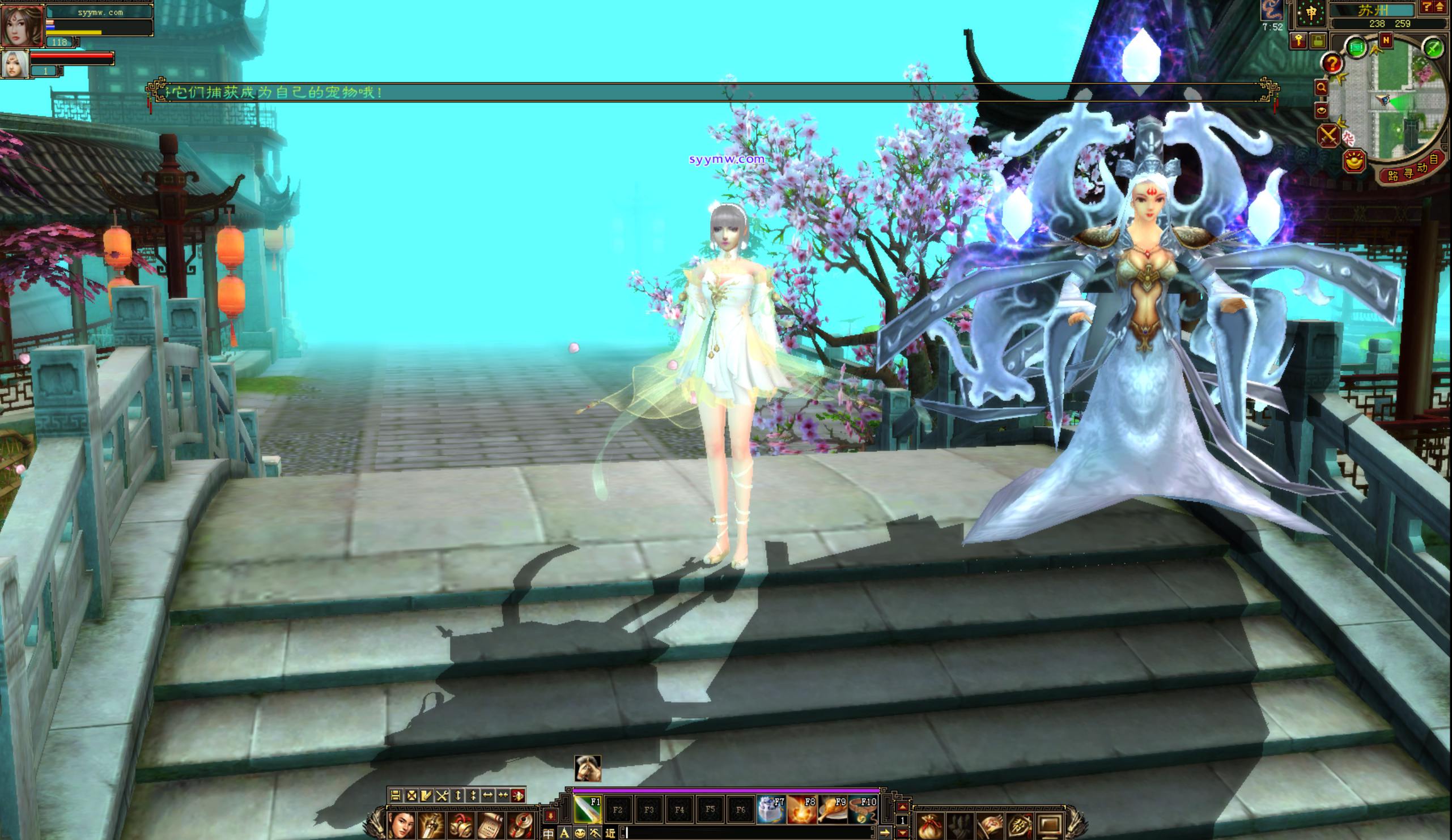The width and height of the screenshot is (1452, 840).
Task: Click the player character portrait
Action: pyautogui.click(x=22, y=25)
